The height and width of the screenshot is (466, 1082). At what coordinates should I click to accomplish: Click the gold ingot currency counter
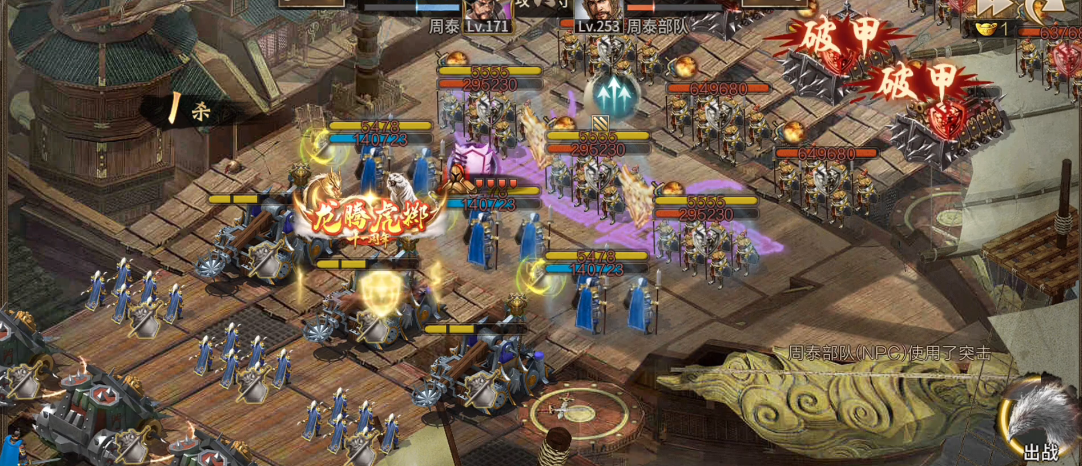(992, 29)
